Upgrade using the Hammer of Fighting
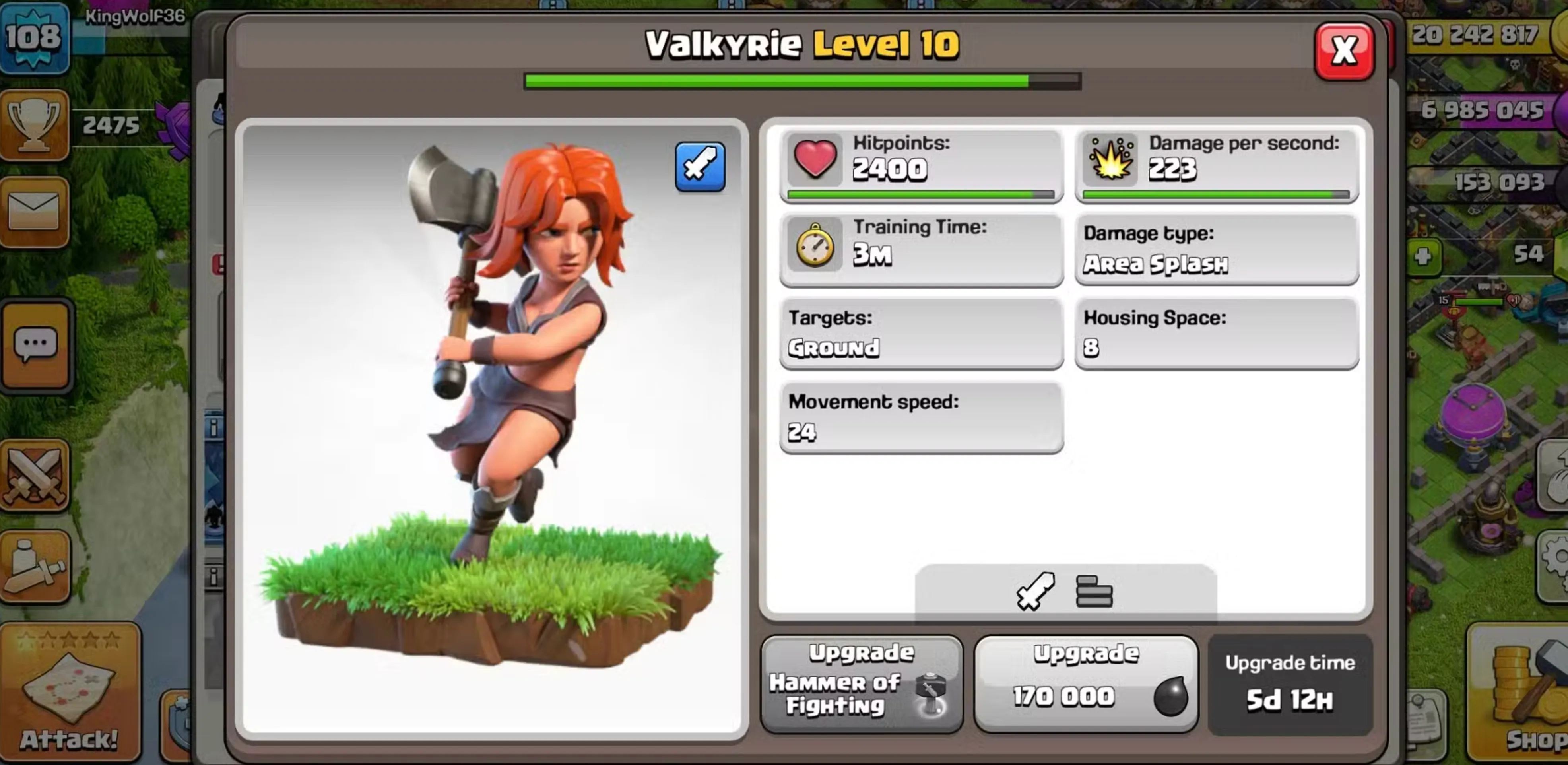The image size is (1568, 765). (x=861, y=682)
